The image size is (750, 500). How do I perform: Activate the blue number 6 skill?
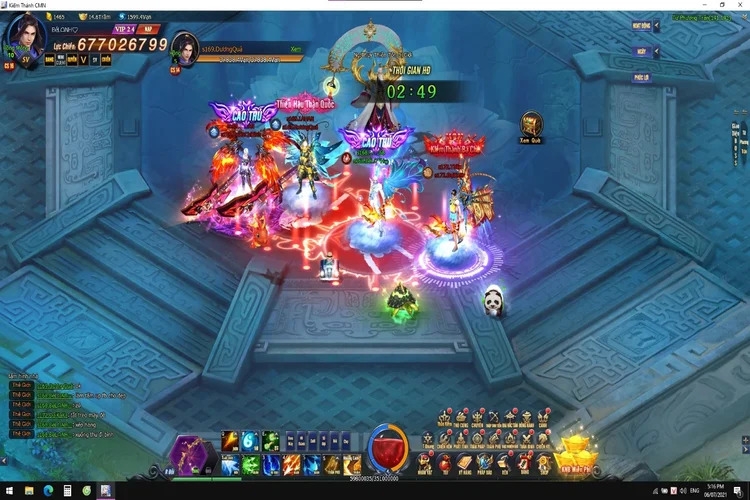pos(250,441)
